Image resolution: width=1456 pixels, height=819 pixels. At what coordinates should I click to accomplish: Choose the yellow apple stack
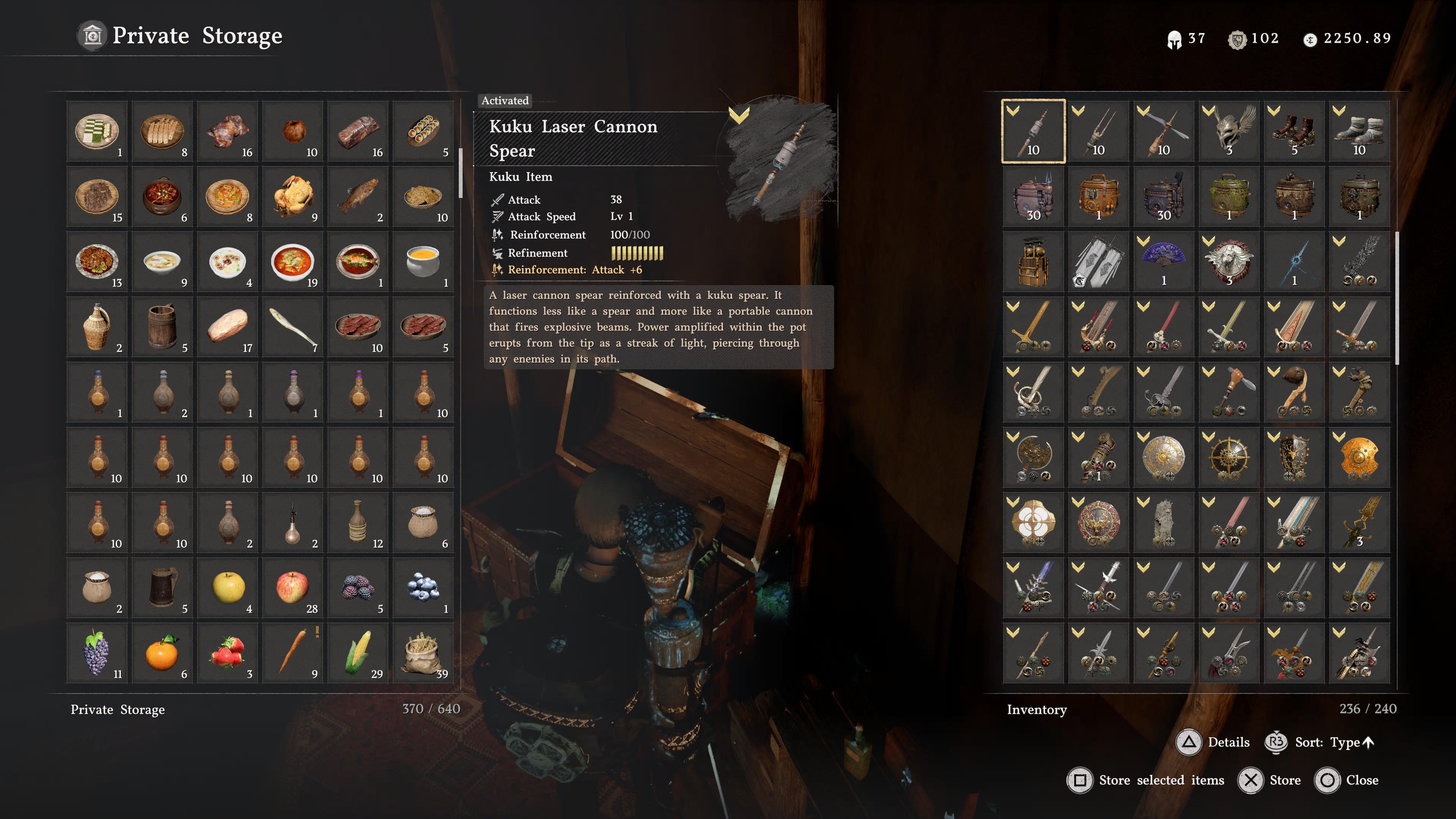(228, 588)
